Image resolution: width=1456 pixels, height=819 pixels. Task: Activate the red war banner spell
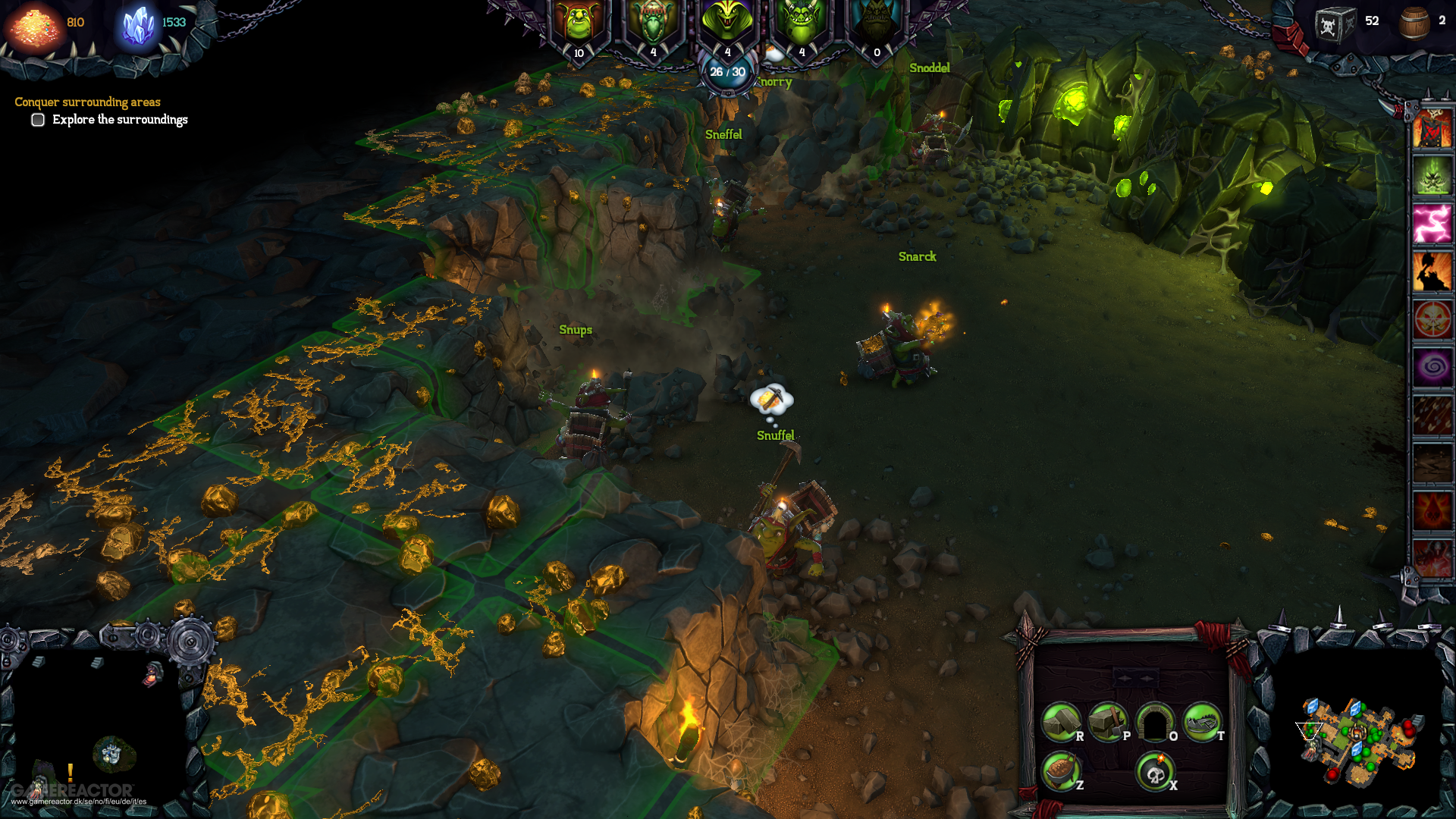1432,129
